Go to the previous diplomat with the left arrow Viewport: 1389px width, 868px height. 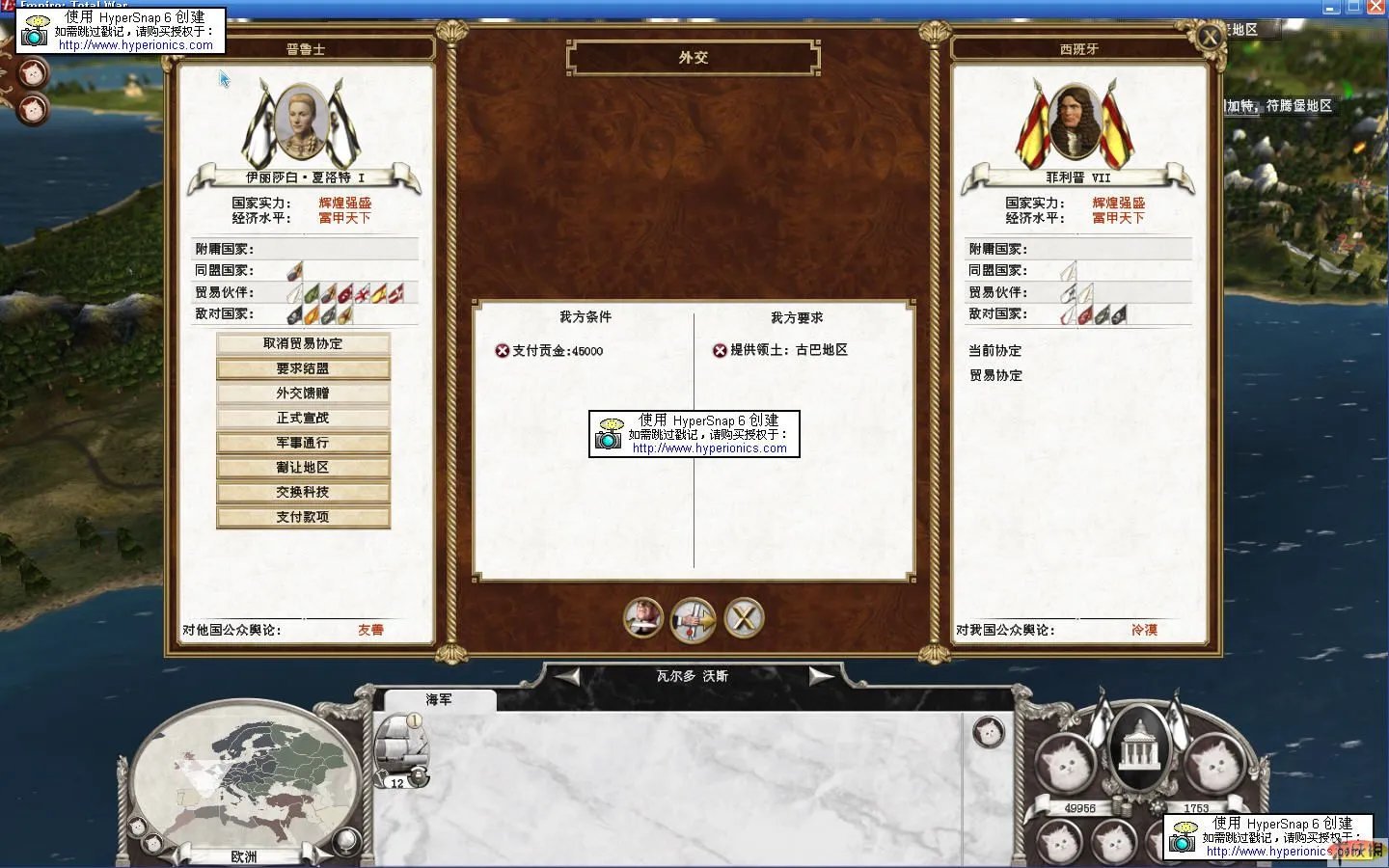pos(566,675)
